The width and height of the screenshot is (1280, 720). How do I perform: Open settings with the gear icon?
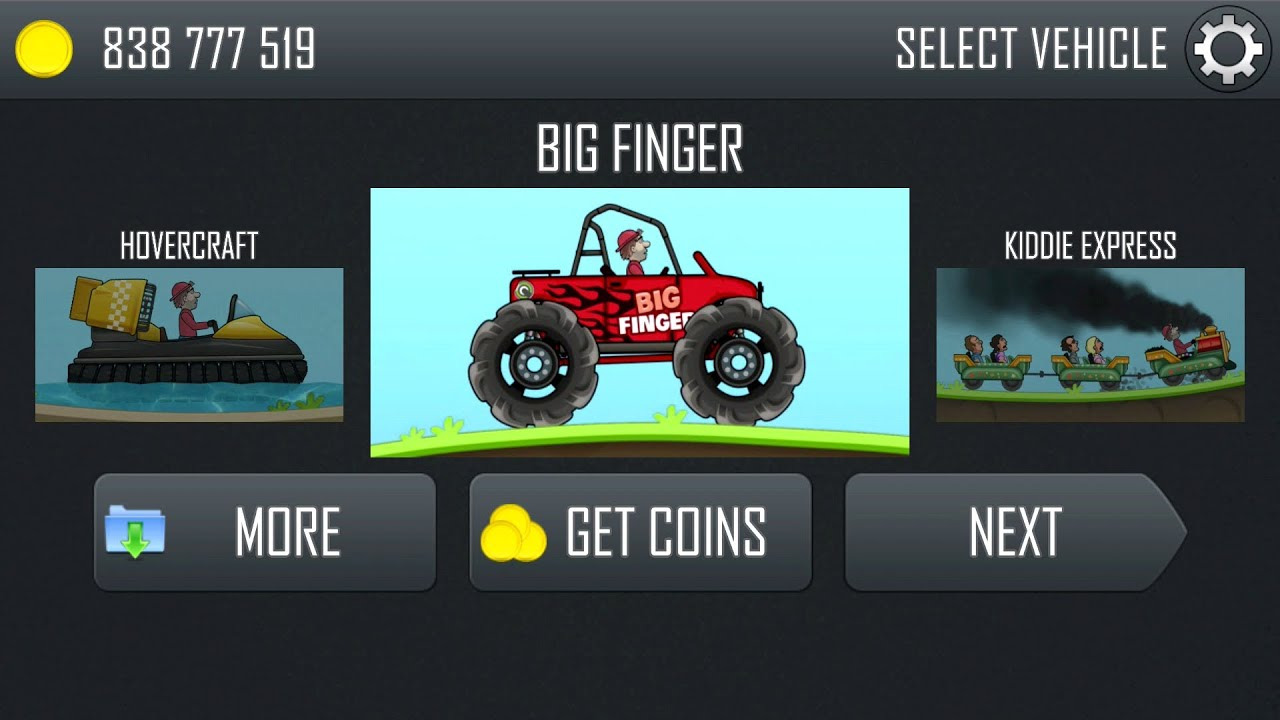pos(1228,49)
